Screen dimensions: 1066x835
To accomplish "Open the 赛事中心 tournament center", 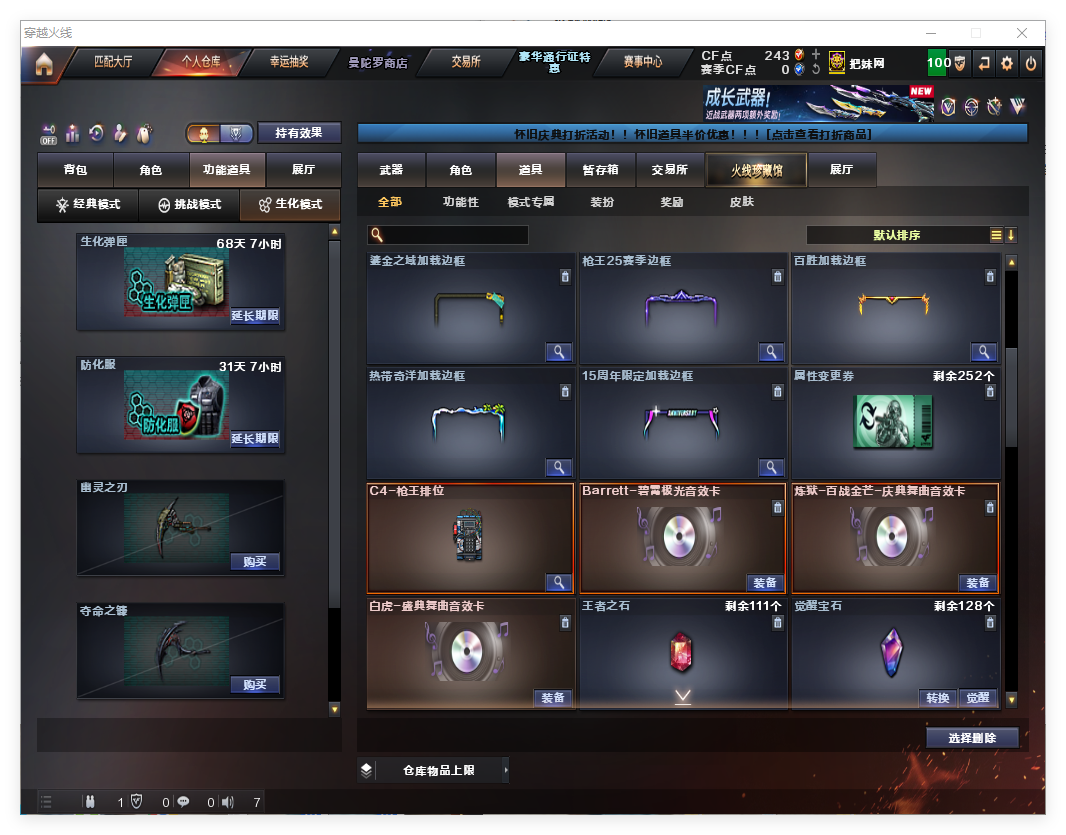I will click(642, 62).
